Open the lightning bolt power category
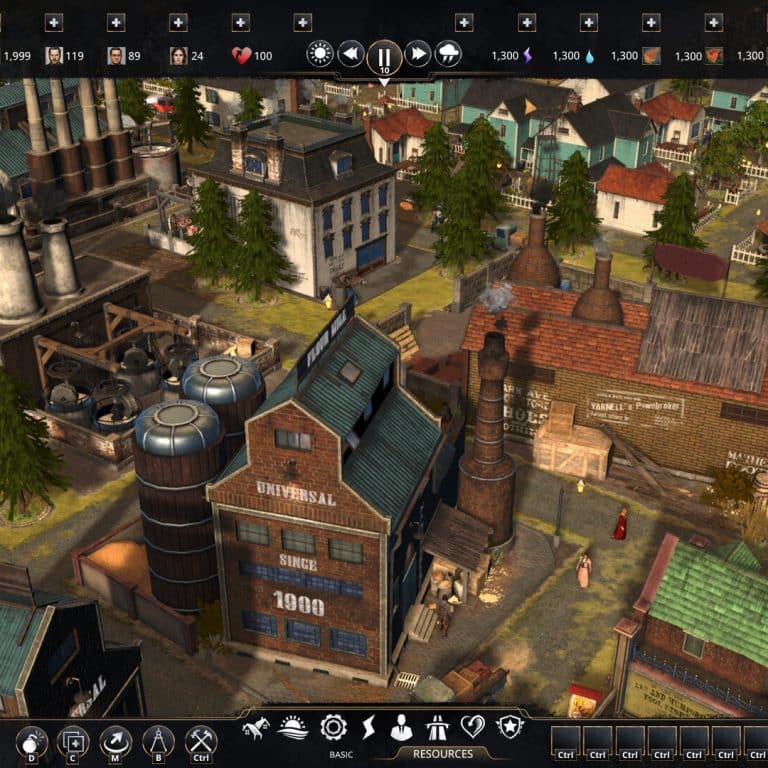 coord(368,727)
